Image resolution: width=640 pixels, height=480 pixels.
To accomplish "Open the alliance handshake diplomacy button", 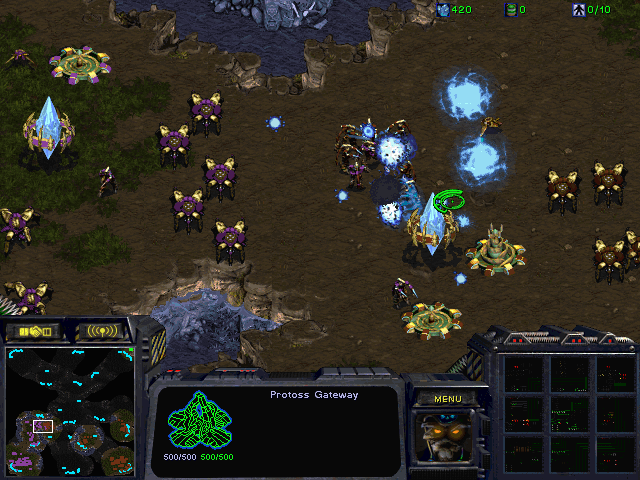I will tap(33, 331).
